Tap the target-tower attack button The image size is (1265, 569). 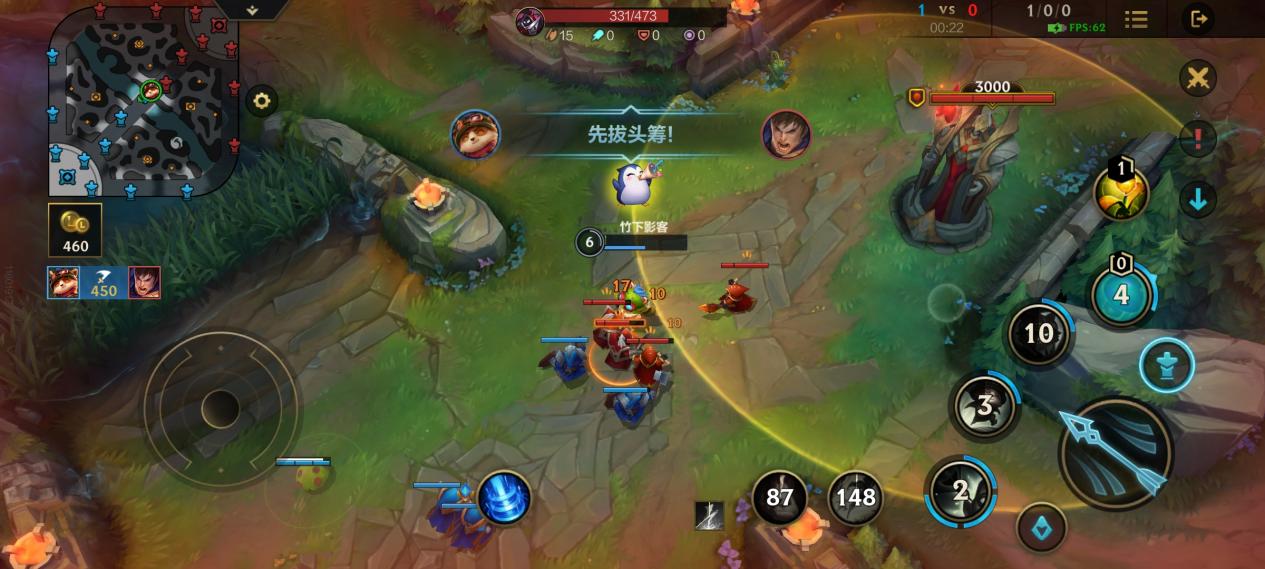[x=1167, y=365]
